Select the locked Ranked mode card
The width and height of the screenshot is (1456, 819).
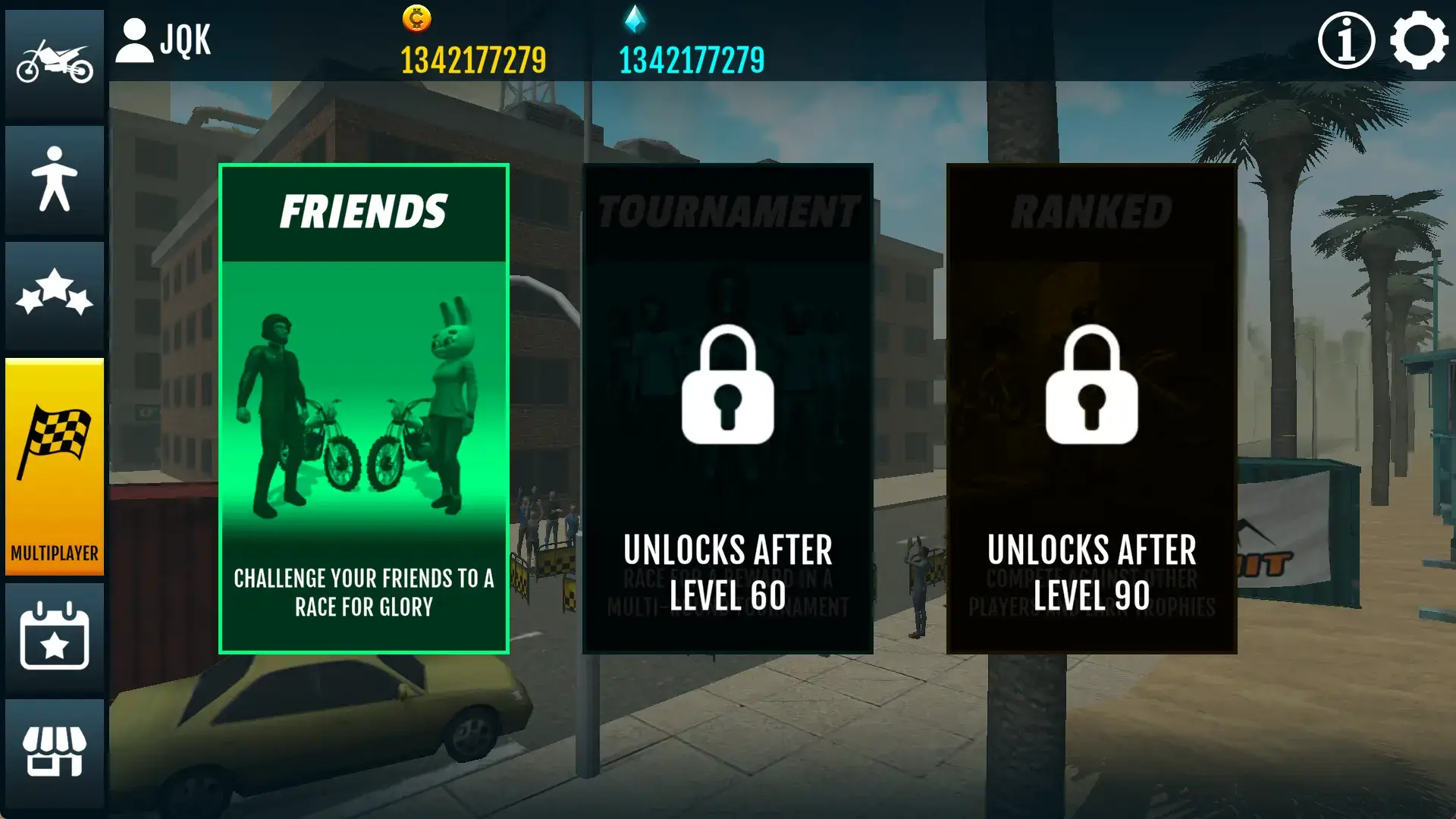[1092, 409]
